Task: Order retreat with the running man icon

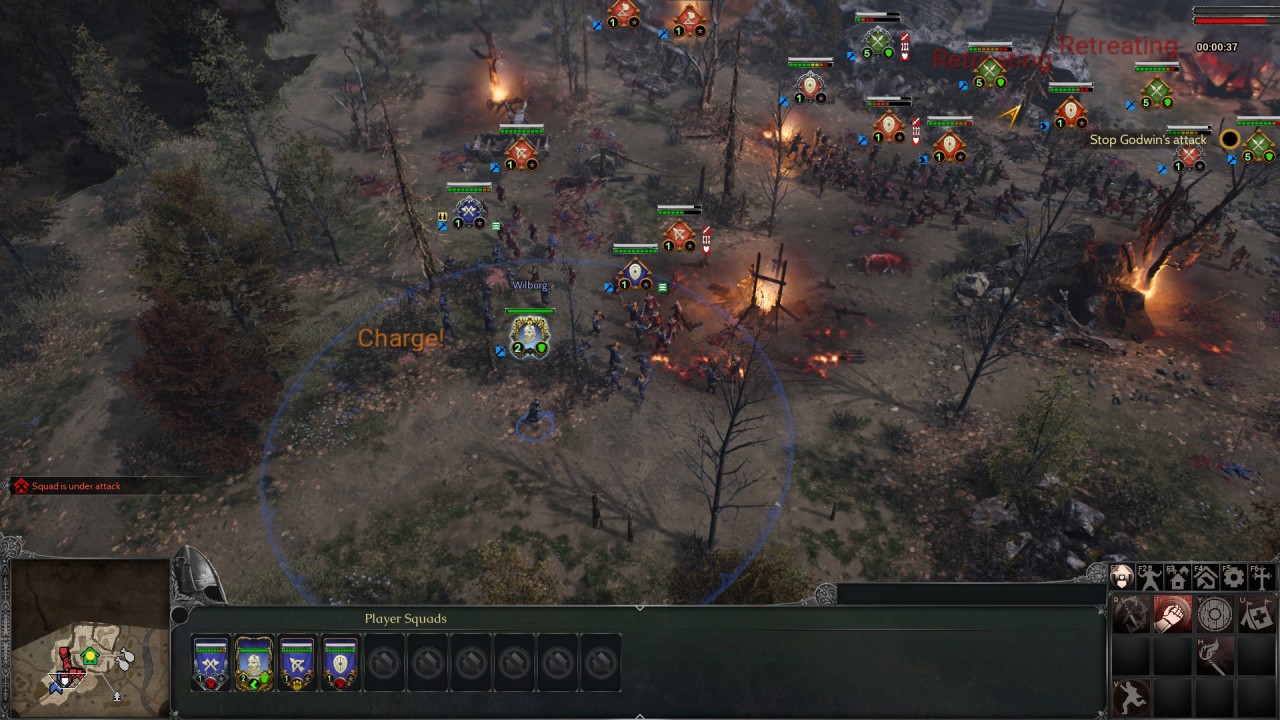Action: pos(1131,697)
